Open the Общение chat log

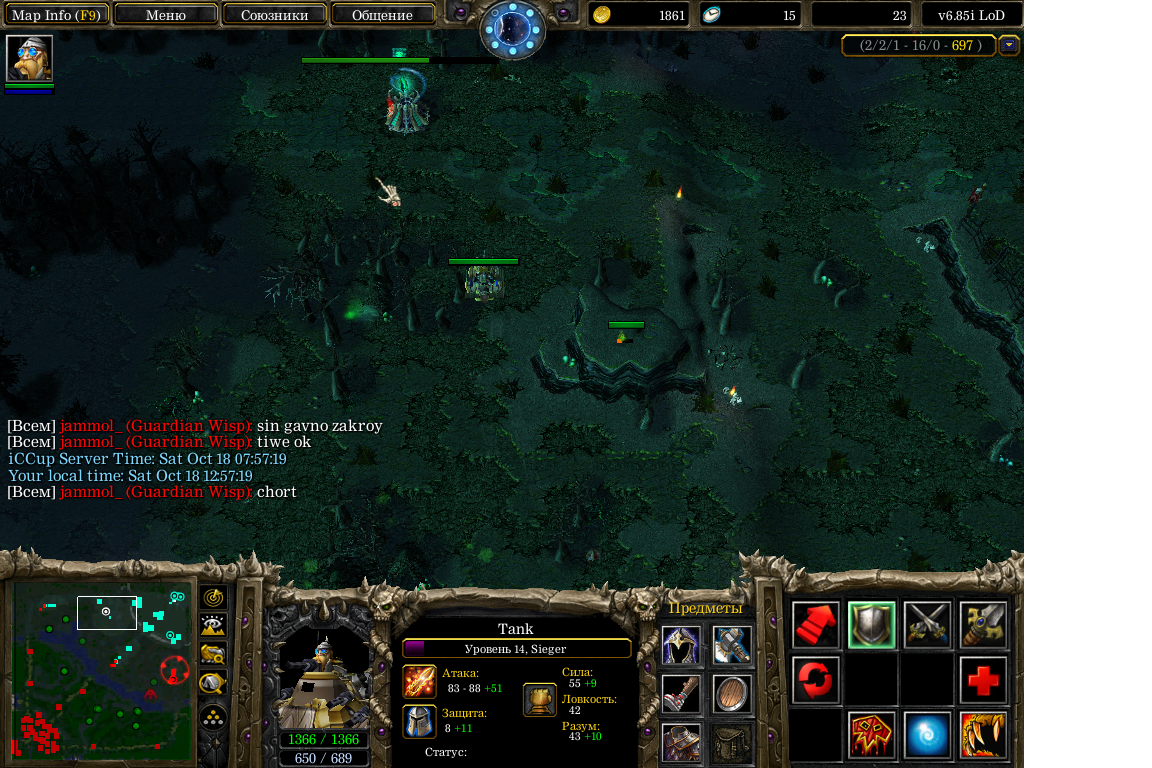(382, 15)
